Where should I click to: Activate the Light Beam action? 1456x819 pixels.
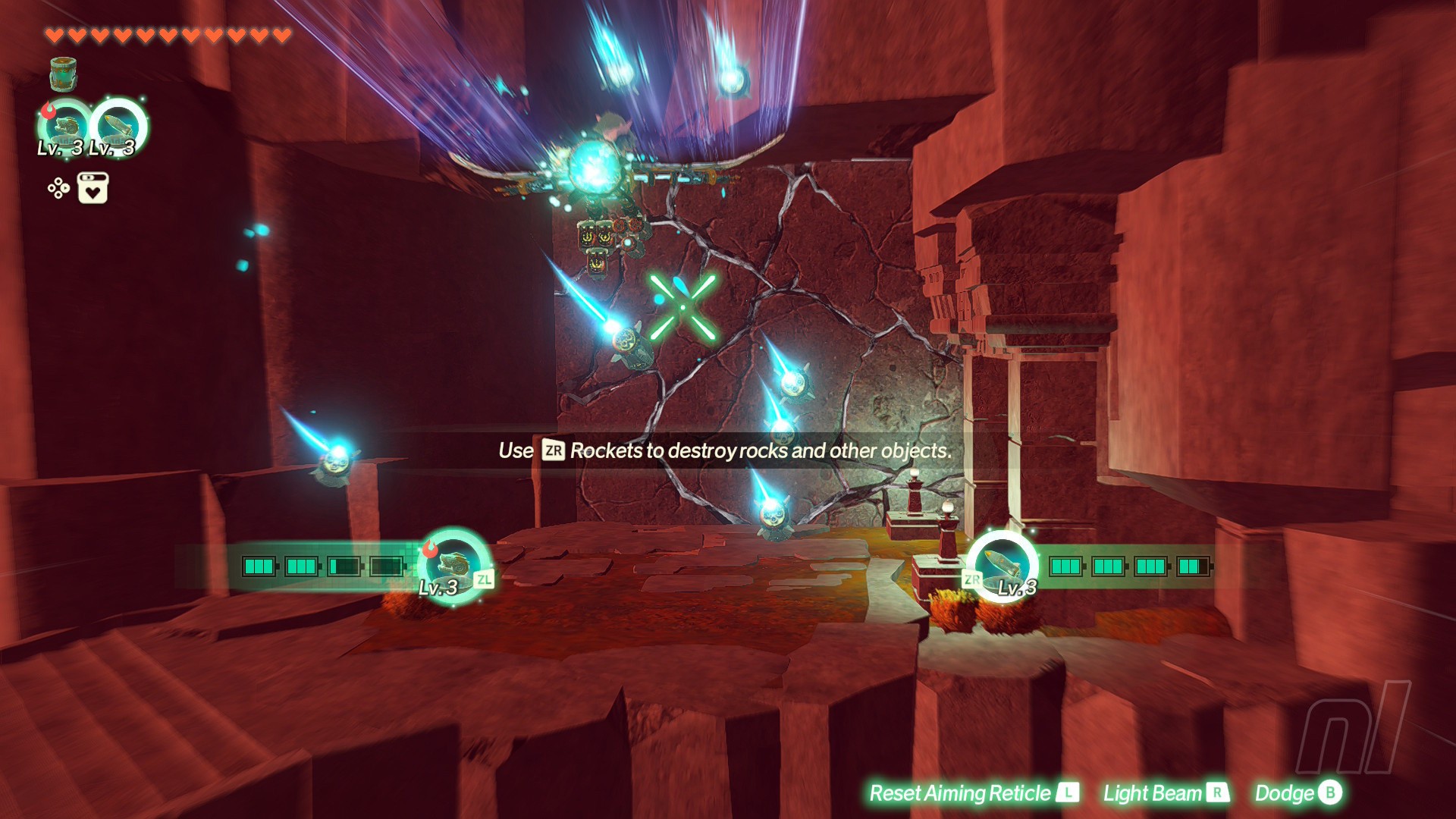coord(1165,793)
